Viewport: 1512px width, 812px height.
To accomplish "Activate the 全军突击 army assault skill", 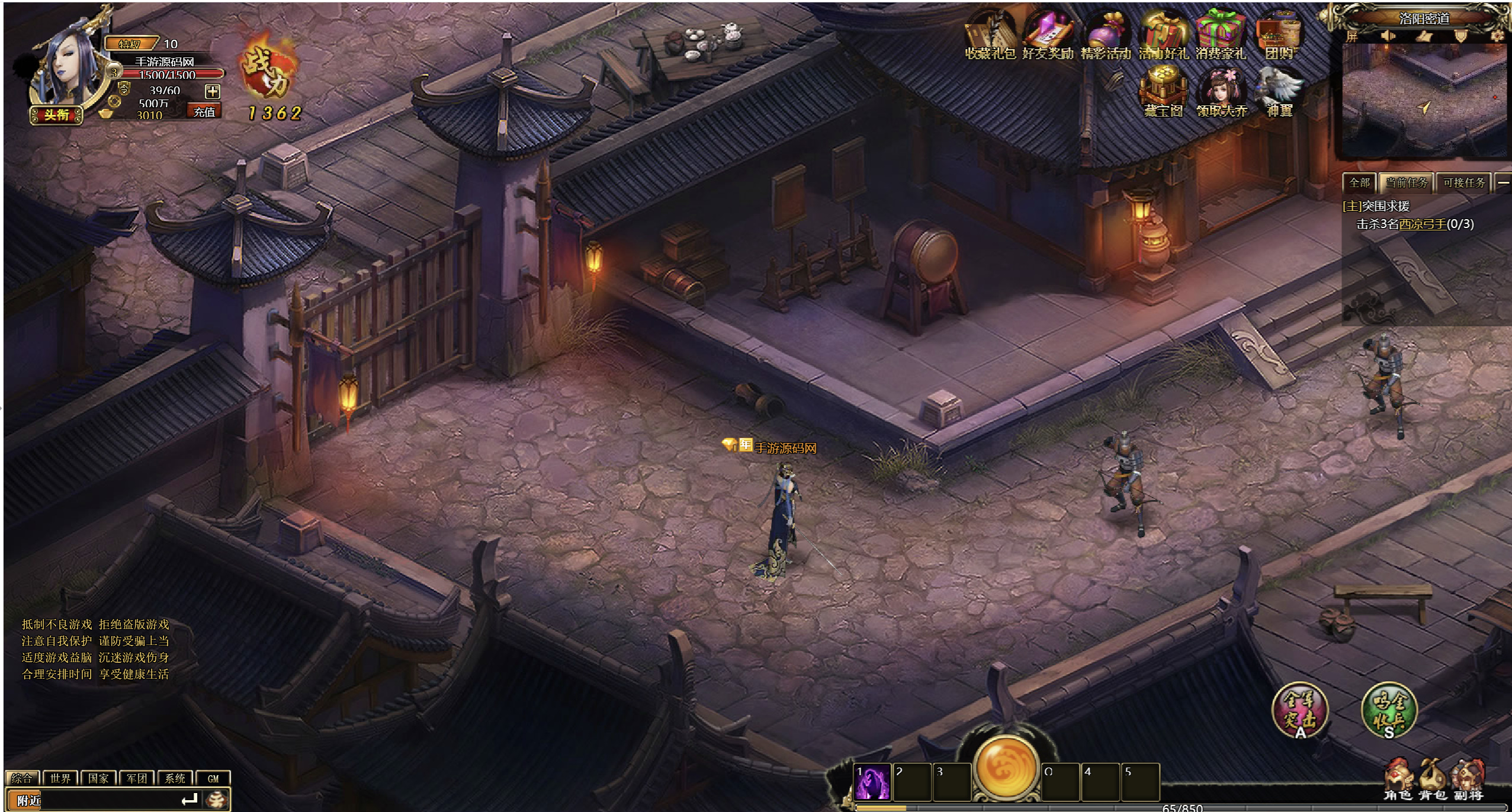I will [x=1300, y=710].
